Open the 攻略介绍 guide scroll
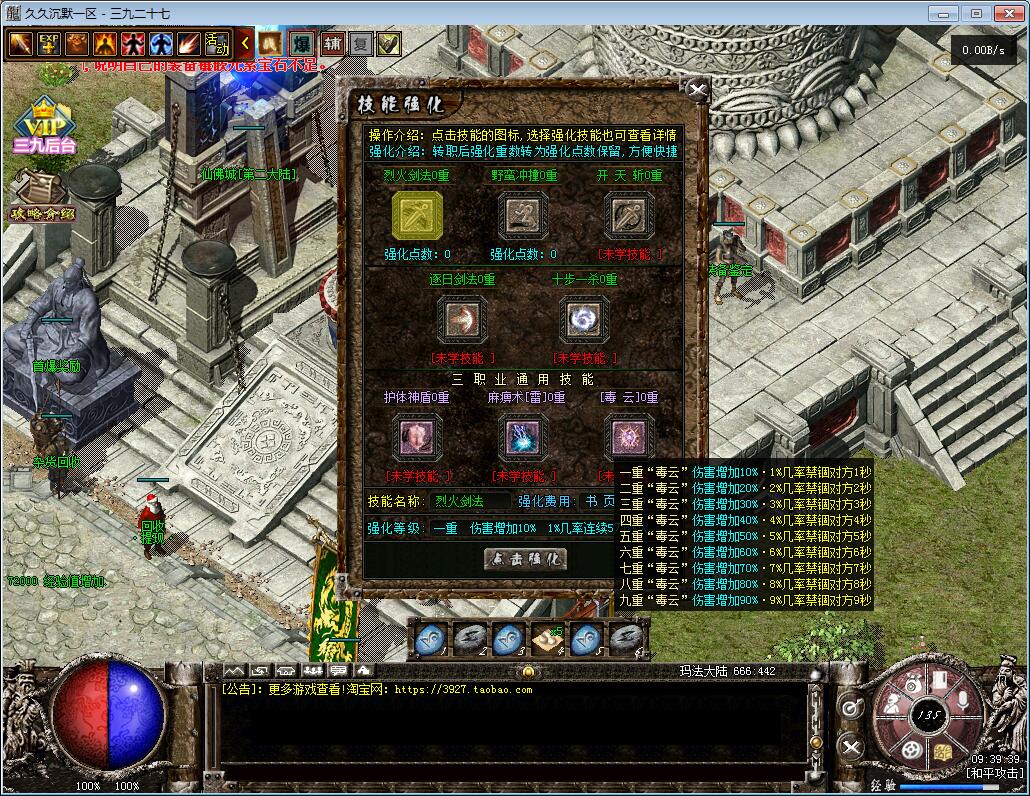Image resolution: width=1030 pixels, height=796 pixels. pos(42,197)
